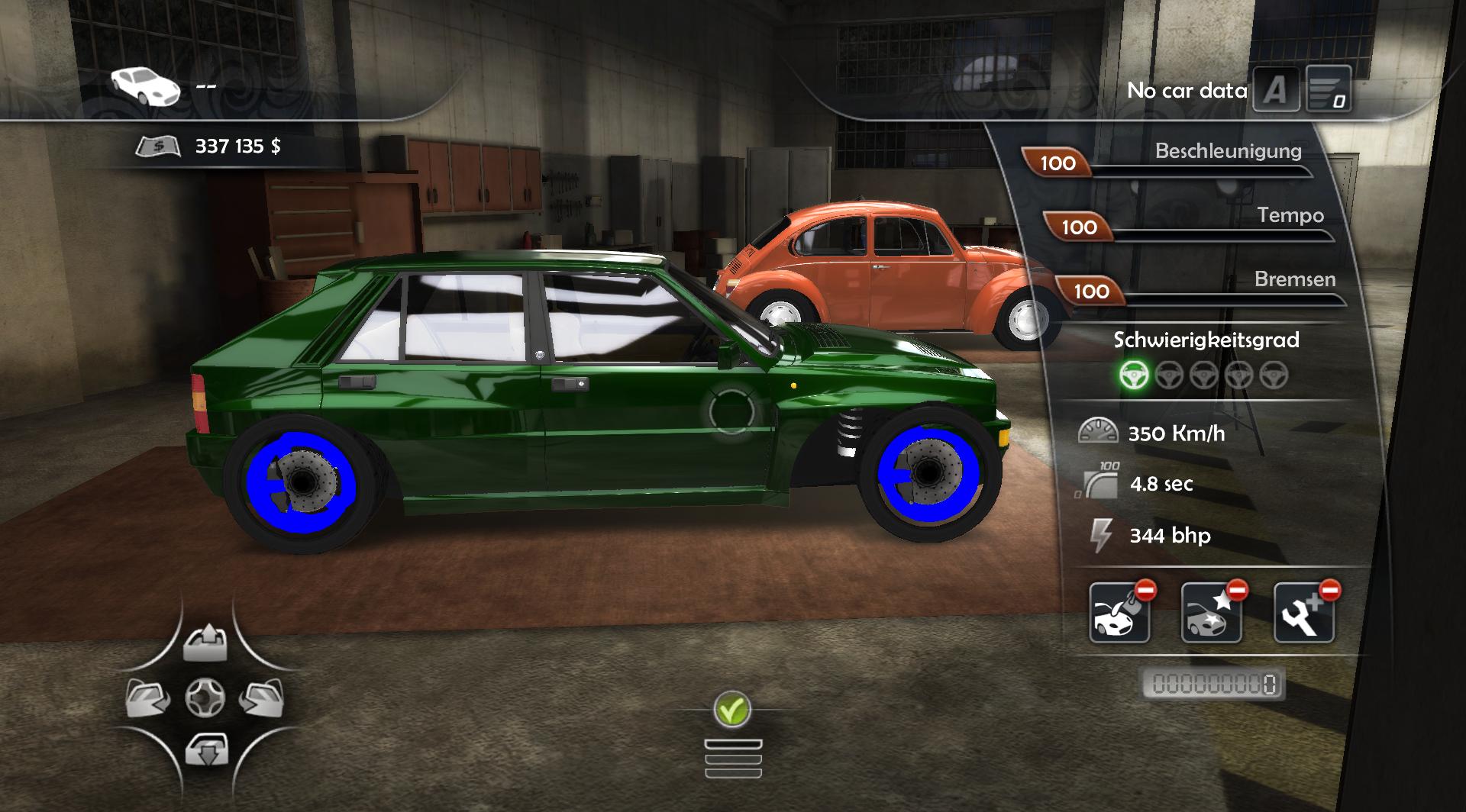Open the wrench tuning upgrade option
This screenshot has height=812, width=1466.
1304,613
